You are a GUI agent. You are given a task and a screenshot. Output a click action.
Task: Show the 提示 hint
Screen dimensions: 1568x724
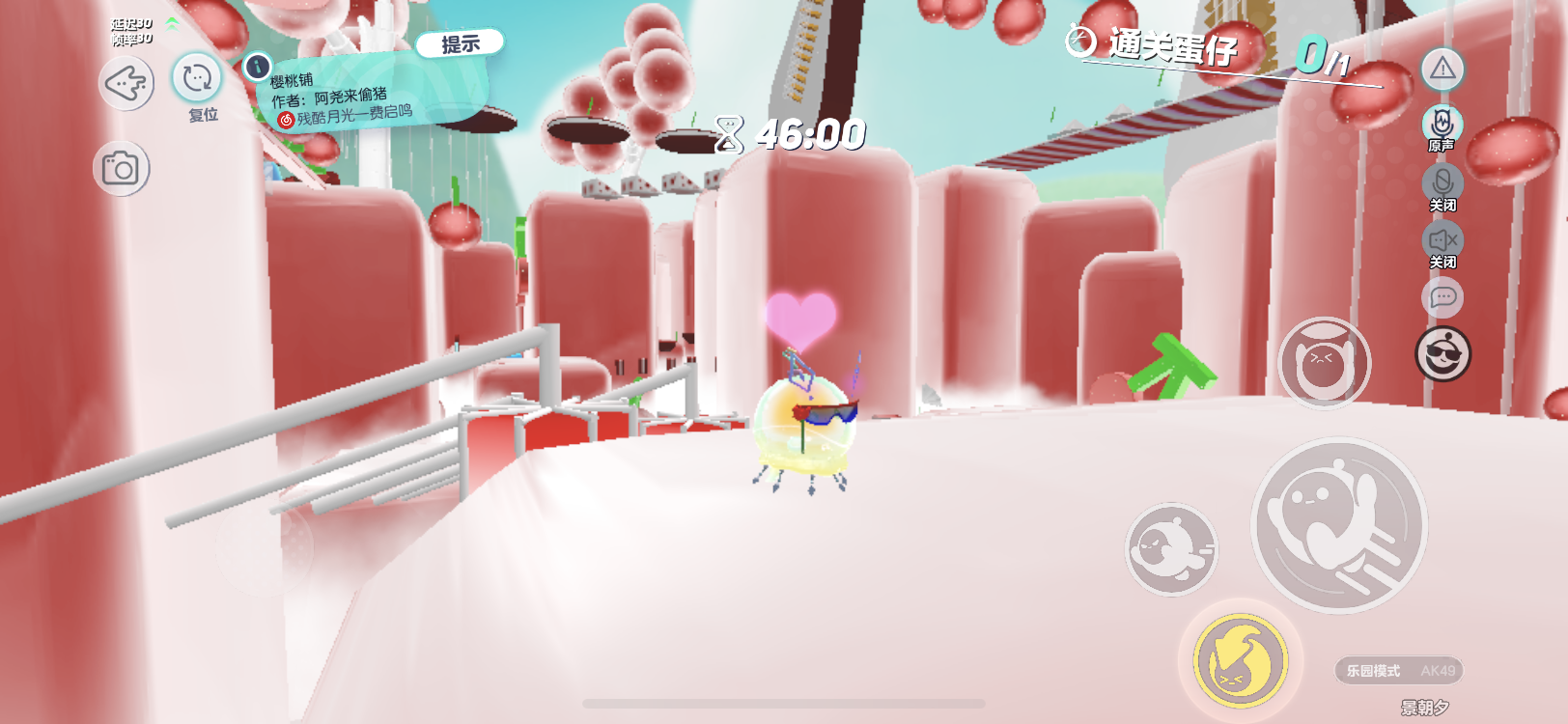click(x=461, y=43)
